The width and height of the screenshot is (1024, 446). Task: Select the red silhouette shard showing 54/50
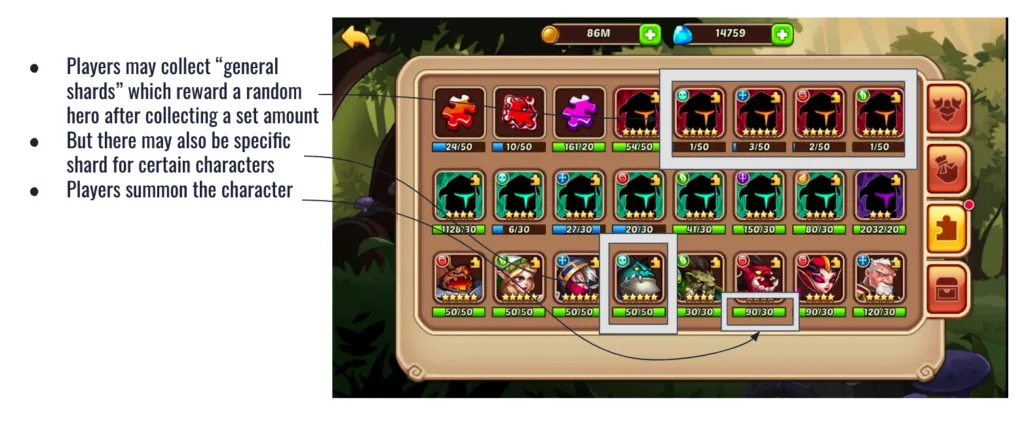pyautogui.click(x=638, y=112)
